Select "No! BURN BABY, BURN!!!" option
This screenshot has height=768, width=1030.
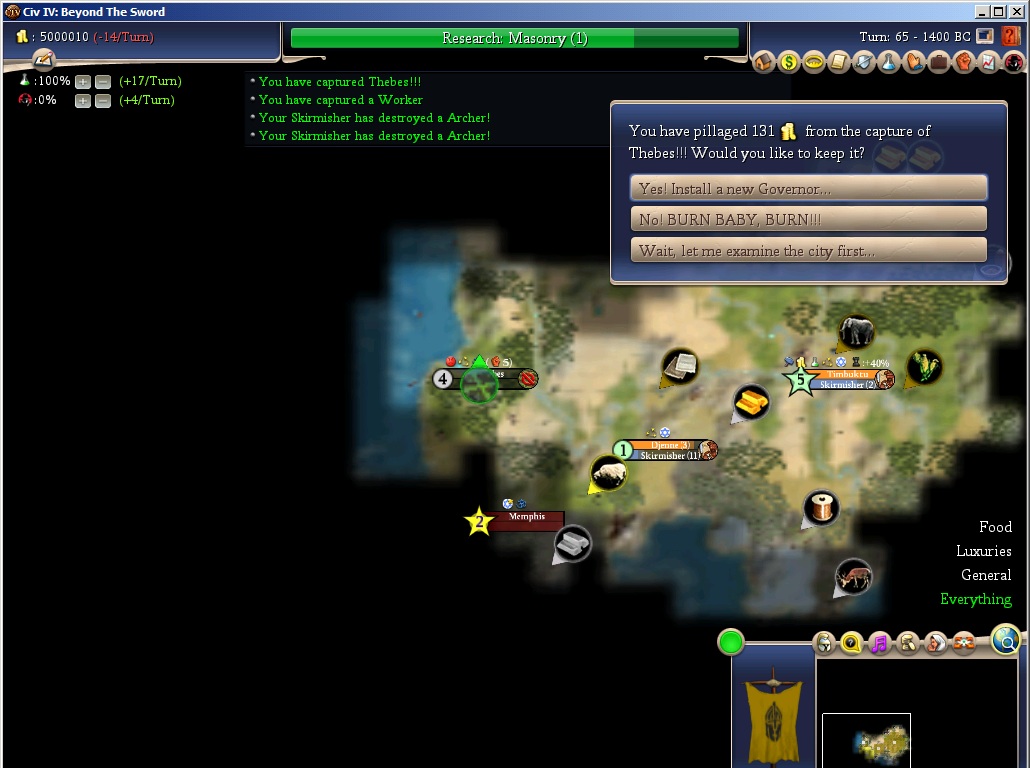tap(808, 219)
